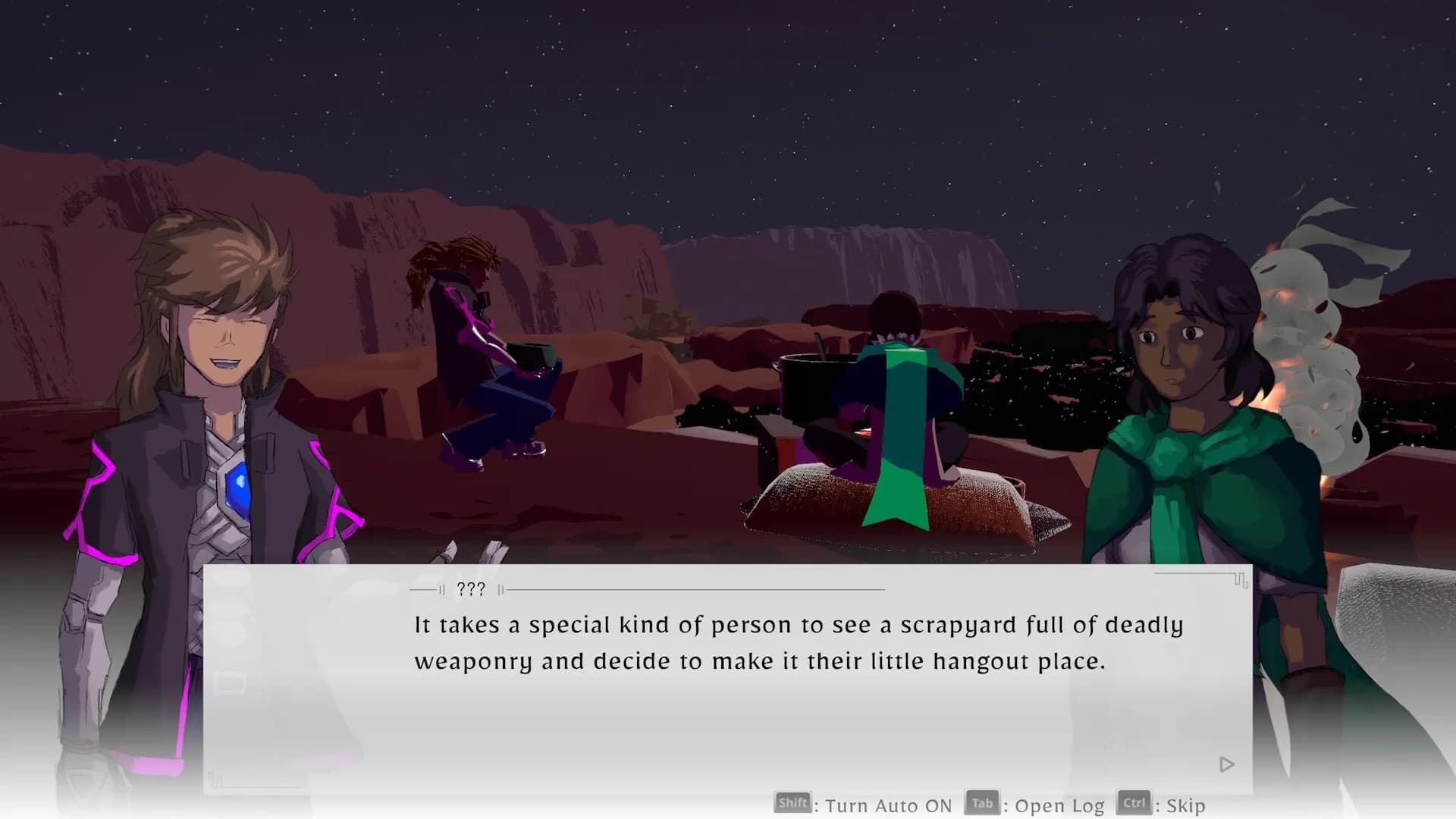
Task: Click the advance triangle in the dialogue box
Action: [1226, 764]
